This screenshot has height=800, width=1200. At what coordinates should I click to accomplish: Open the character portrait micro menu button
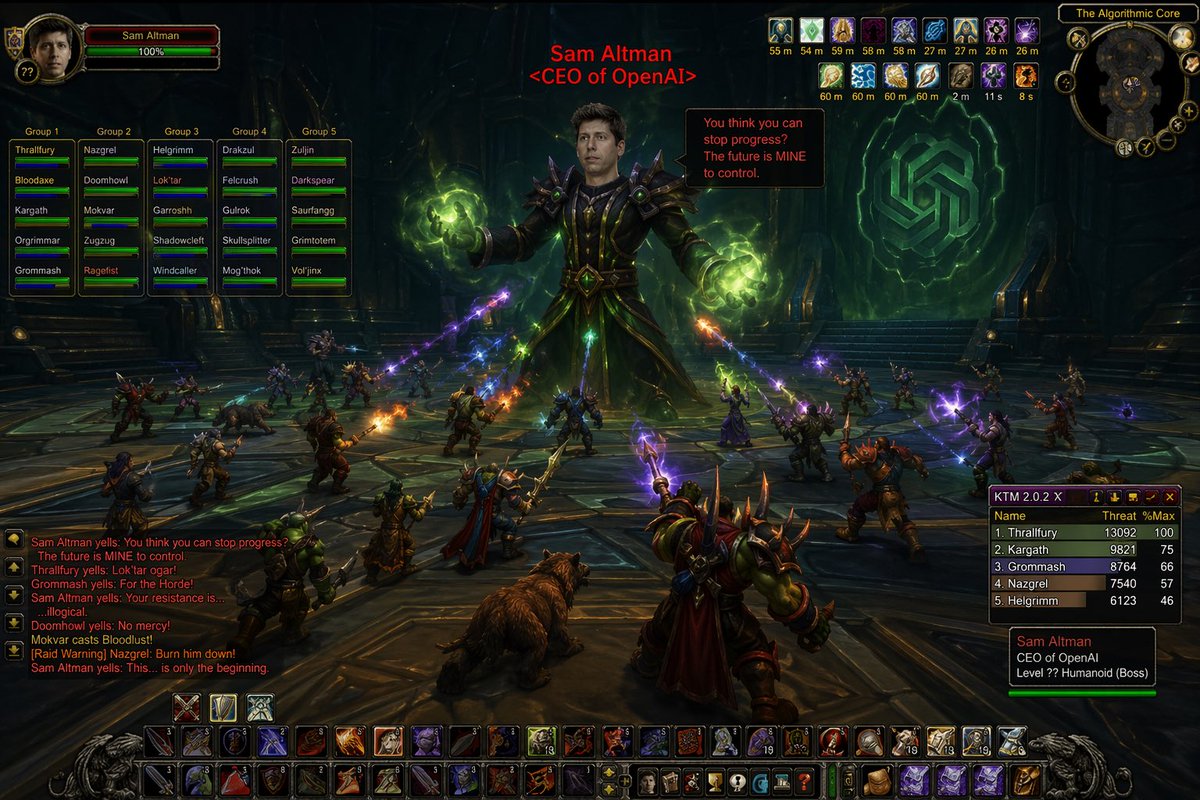point(650,781)
